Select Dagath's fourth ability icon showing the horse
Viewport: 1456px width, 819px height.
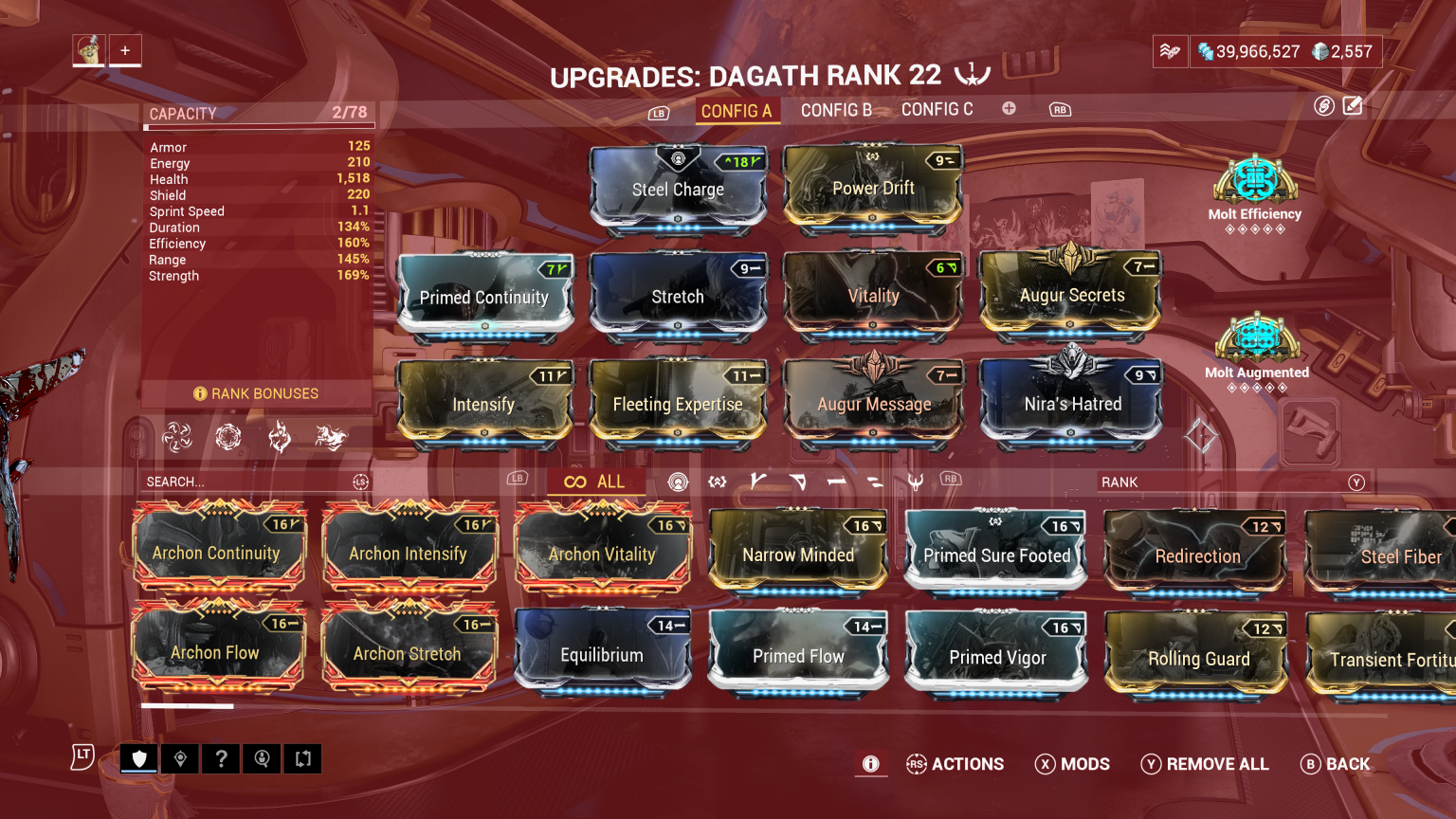[x=331, y=436]
